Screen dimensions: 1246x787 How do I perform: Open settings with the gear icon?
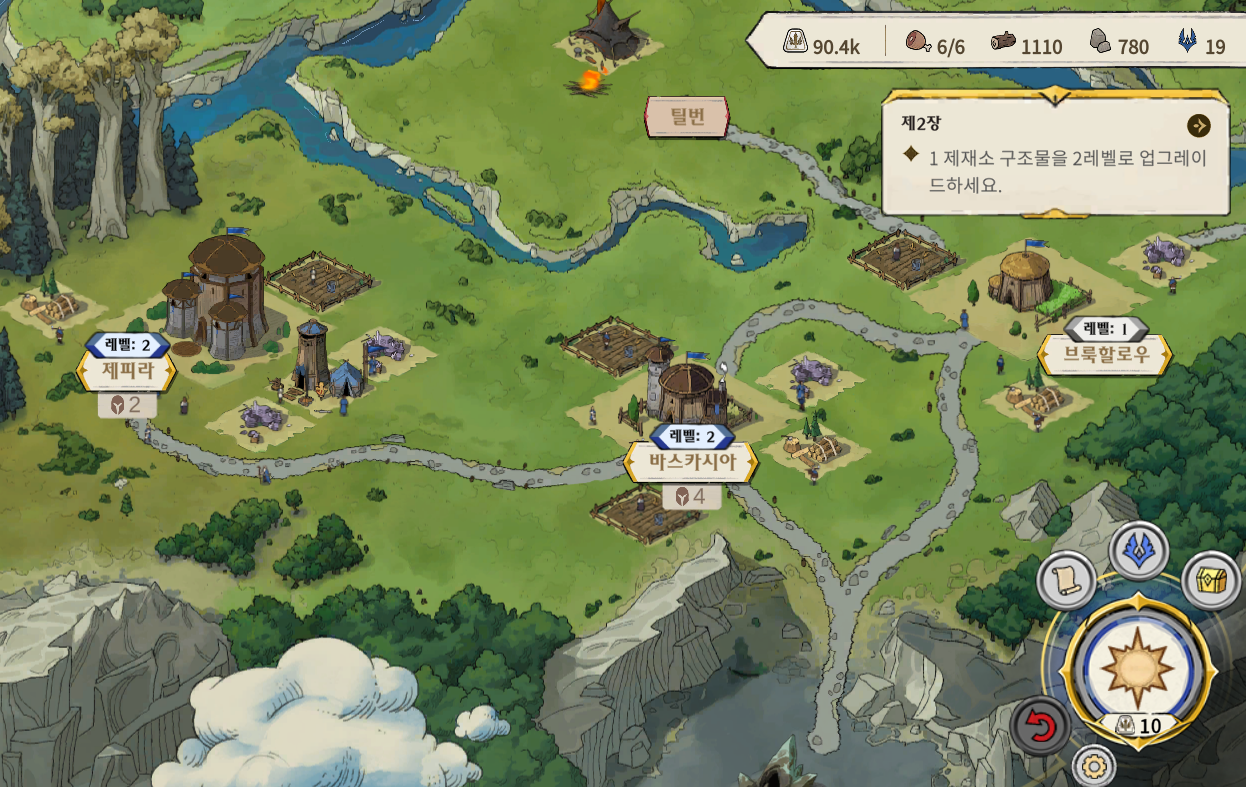coord(1094,767)
